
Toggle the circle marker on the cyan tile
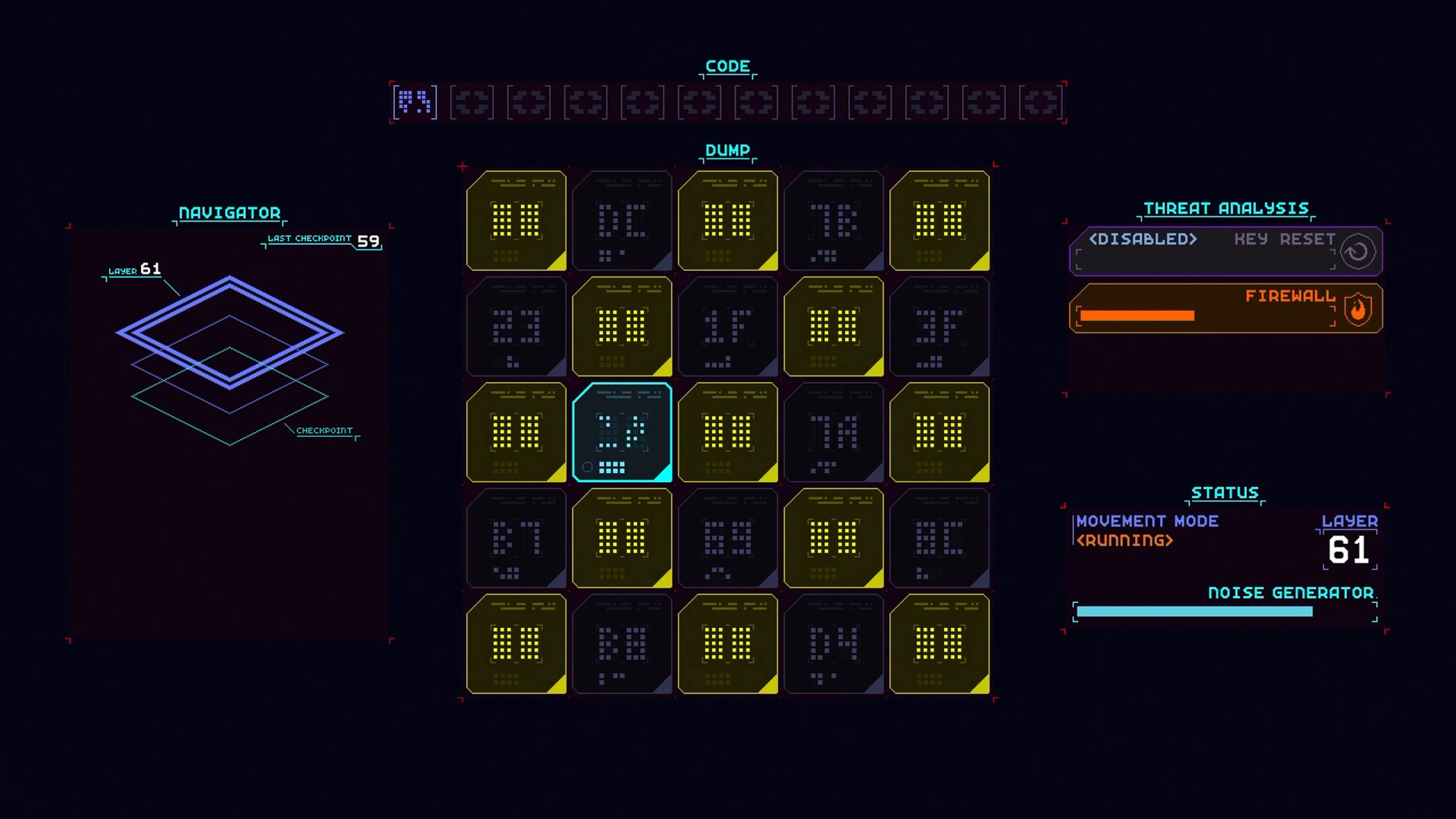point(588,467)
